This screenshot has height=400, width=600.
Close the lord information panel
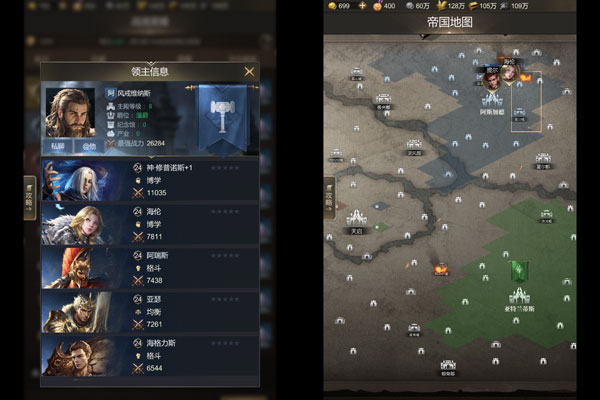click(x=249, y=71)
